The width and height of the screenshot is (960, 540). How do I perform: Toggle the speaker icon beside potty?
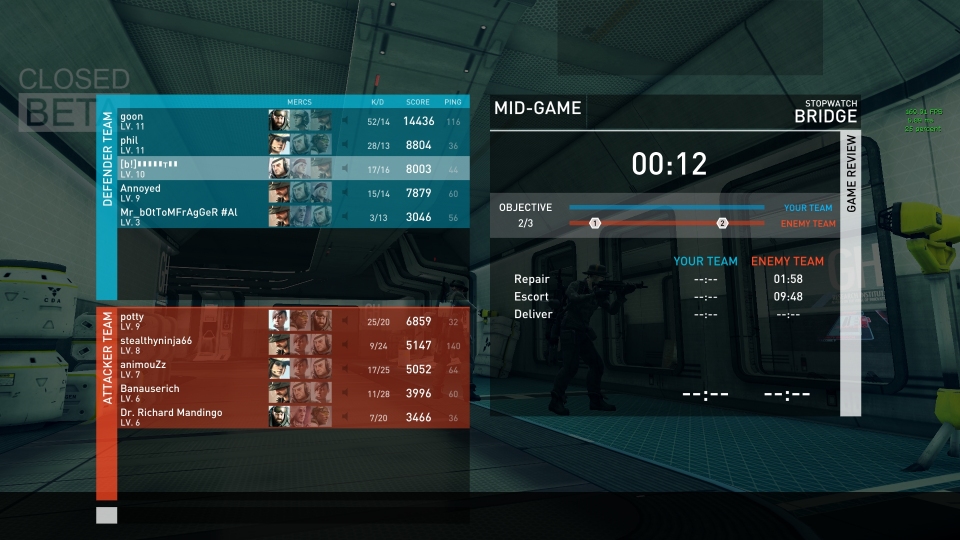[x=346, y=321]
